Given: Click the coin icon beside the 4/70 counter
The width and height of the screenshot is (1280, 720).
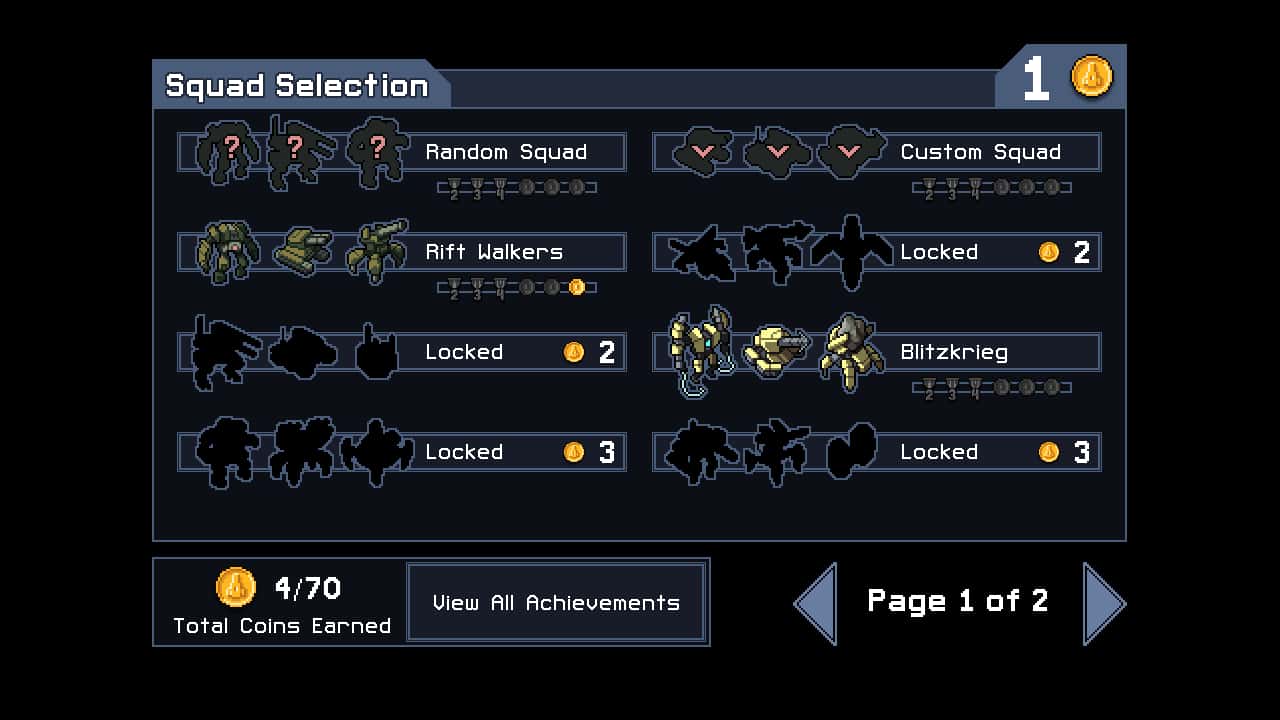Looking at the screenshot, I should click(236, 588).
